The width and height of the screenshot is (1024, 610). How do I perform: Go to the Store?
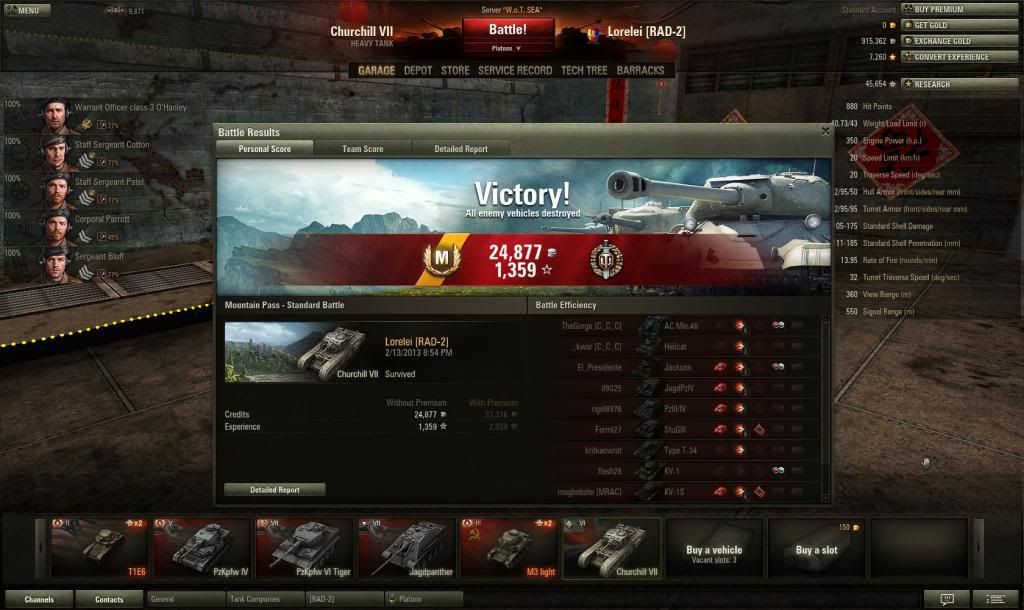click(455, 71)
